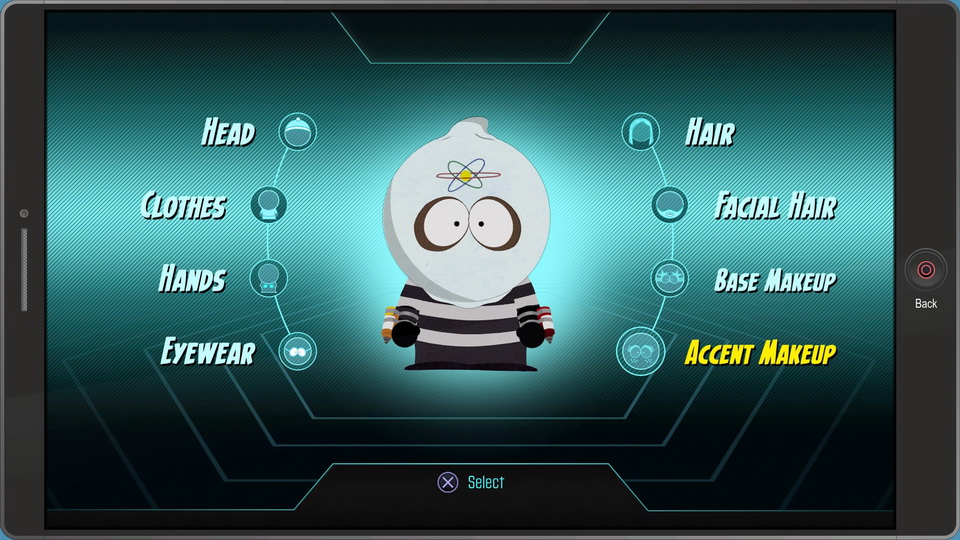The height and width of the screenshot is (540, 960).
Task: Choose the Hands category label
Action: click(x=193, y=279)
